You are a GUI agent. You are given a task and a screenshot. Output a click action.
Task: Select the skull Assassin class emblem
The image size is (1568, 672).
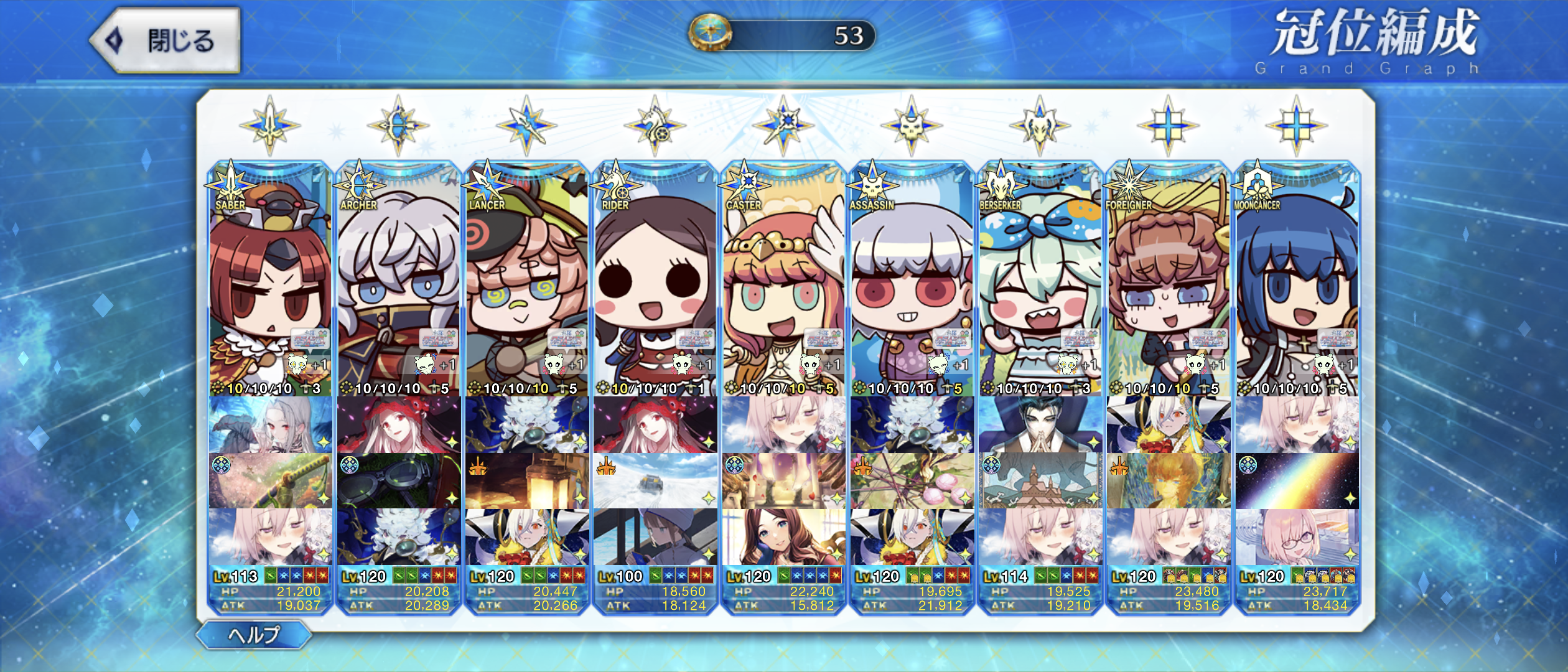911,126
